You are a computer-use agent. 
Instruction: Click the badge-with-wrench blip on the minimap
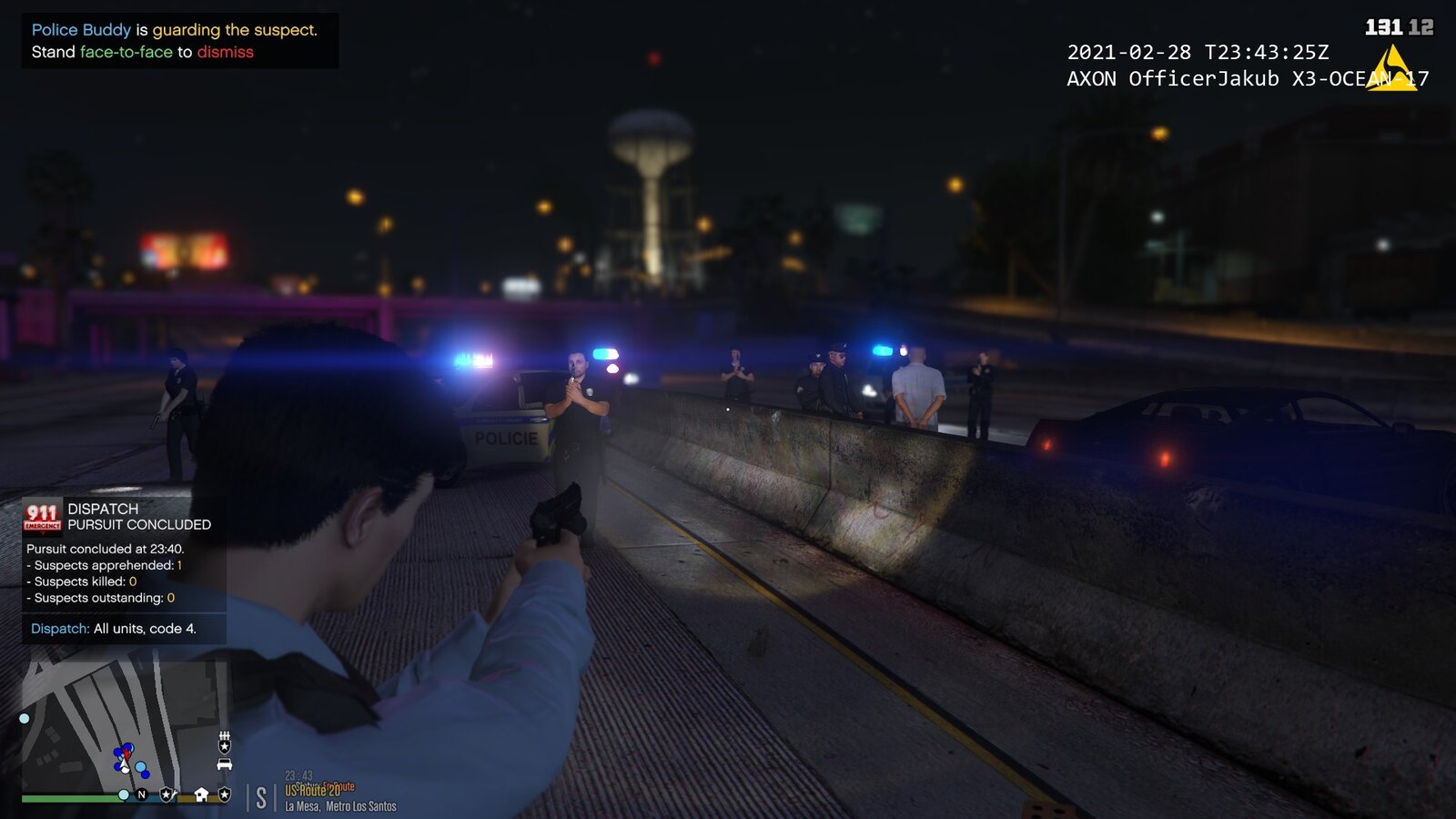(x=167, y=794)
